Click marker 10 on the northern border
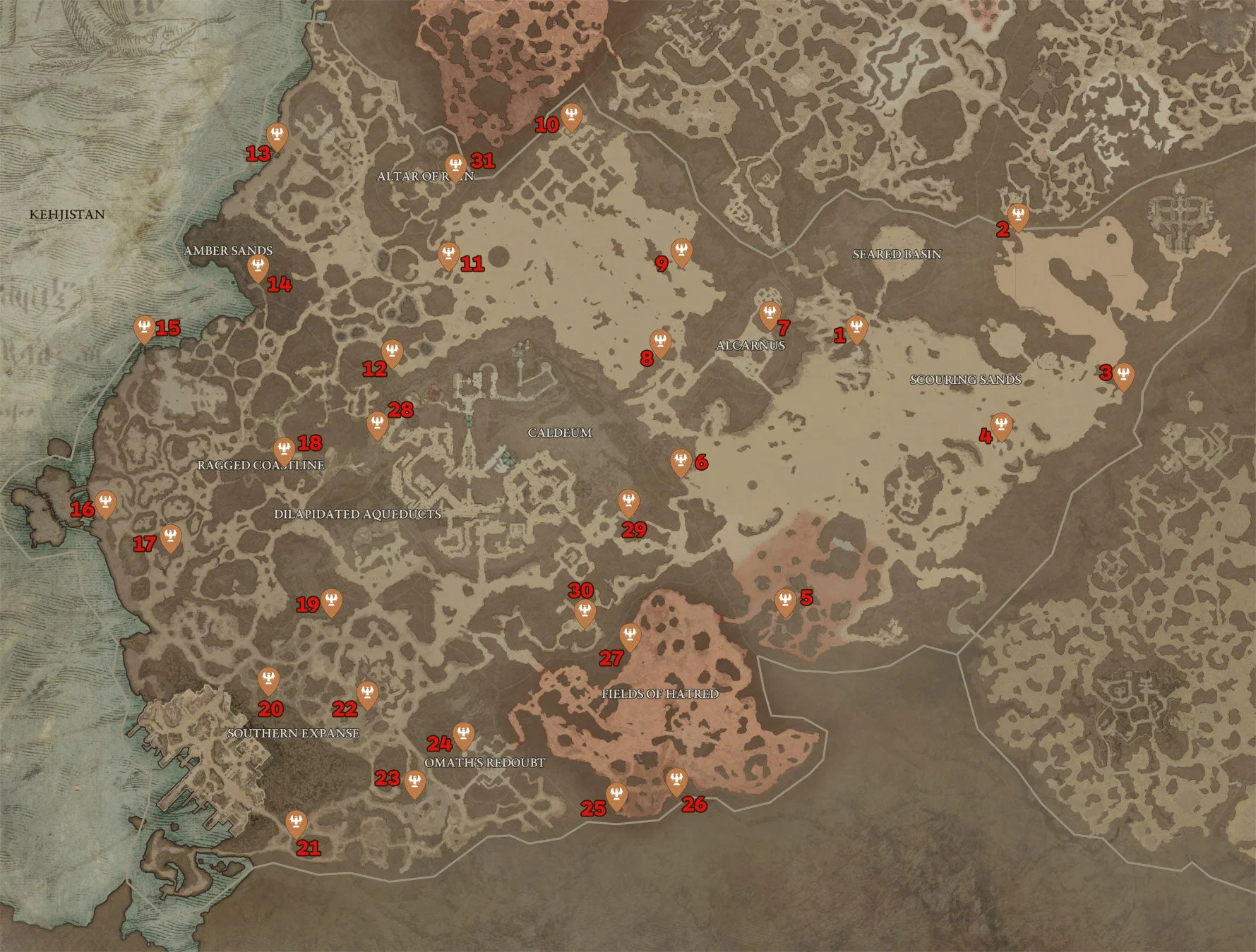The height and width of the screenshot is (952, 1256). [571, 116]
